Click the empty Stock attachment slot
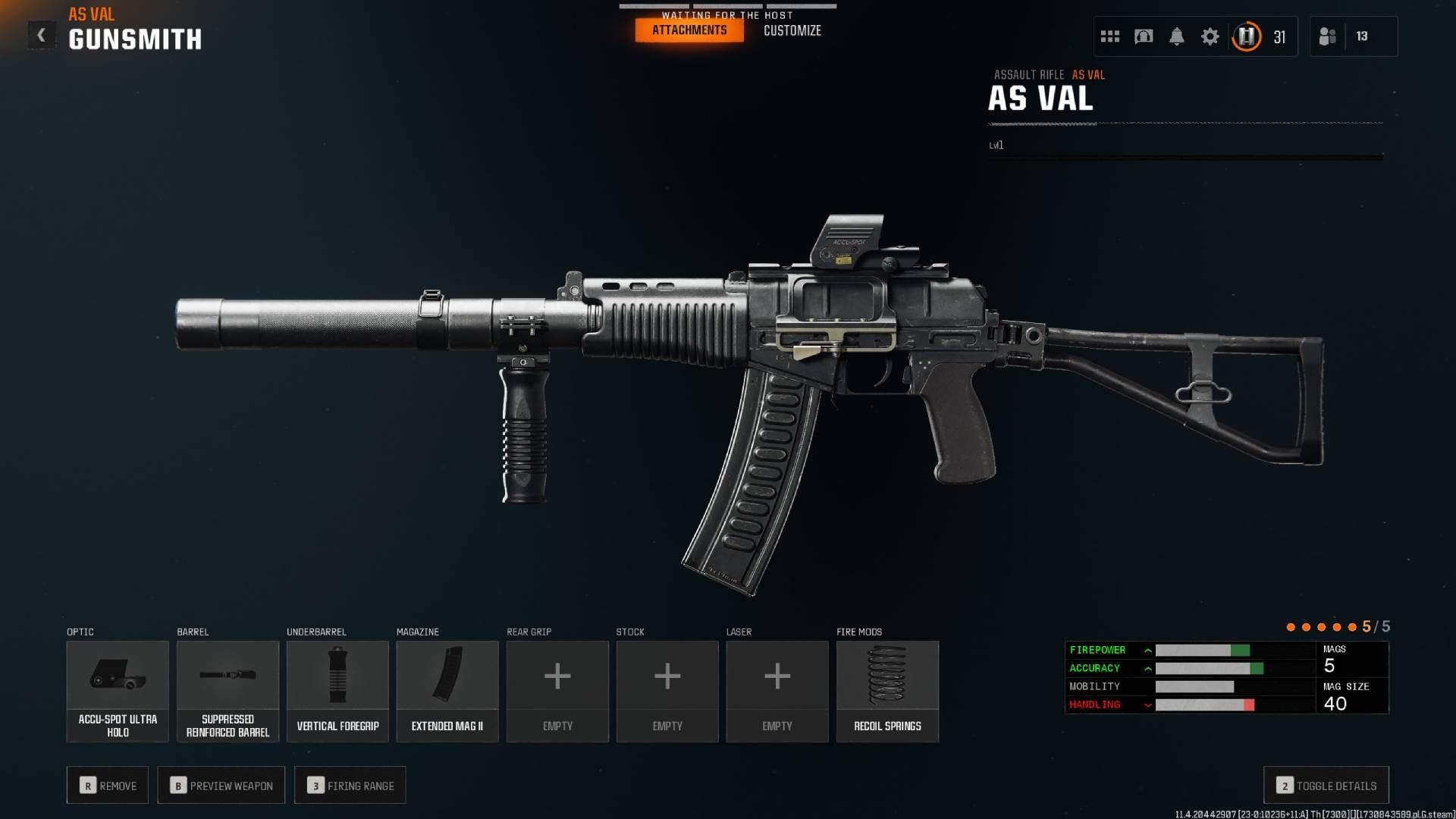The width and height of the screenshot is (1456, 819). tap(667, 690)
